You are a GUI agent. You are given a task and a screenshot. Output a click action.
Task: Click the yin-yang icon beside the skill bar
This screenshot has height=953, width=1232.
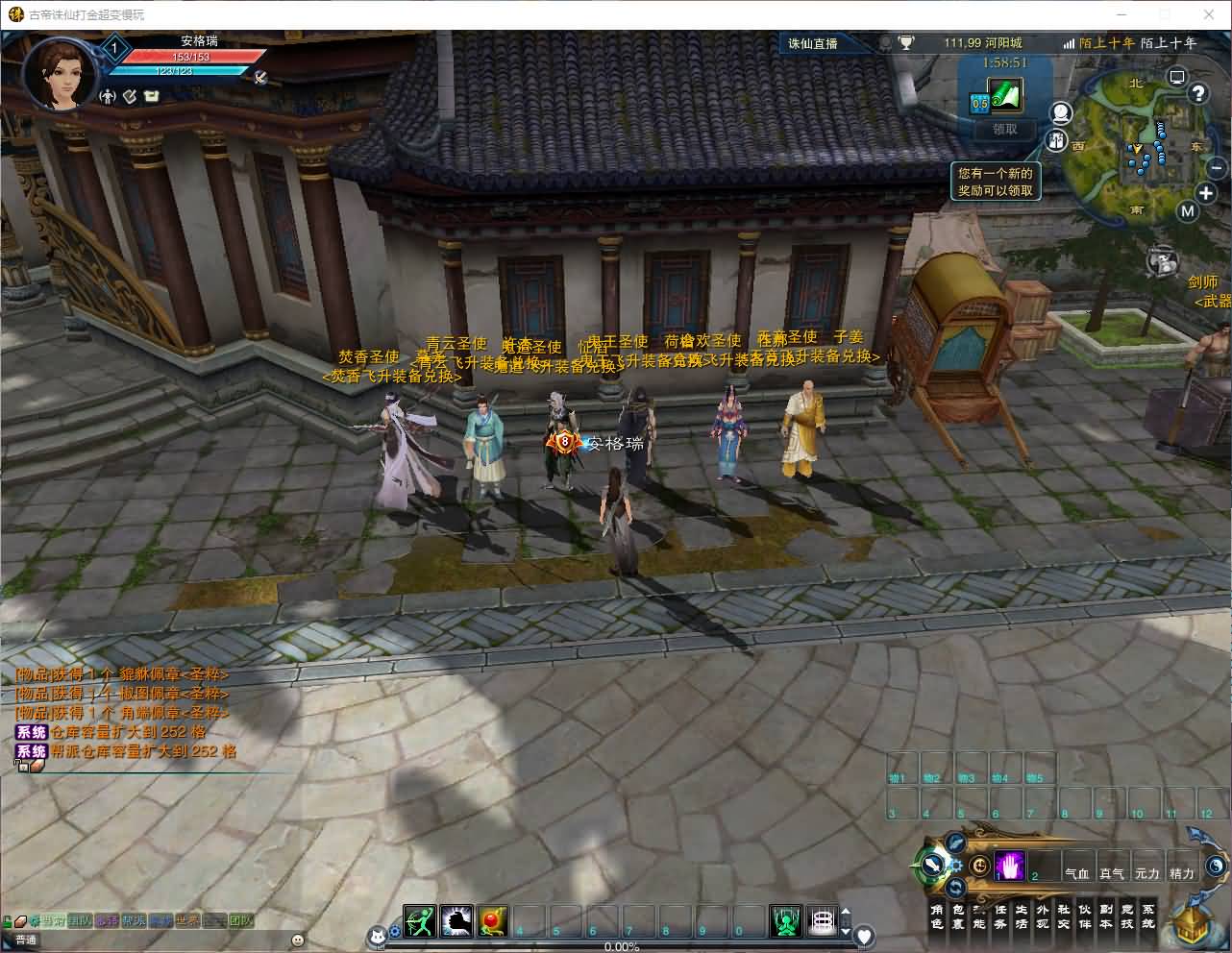pos(1215,865)
